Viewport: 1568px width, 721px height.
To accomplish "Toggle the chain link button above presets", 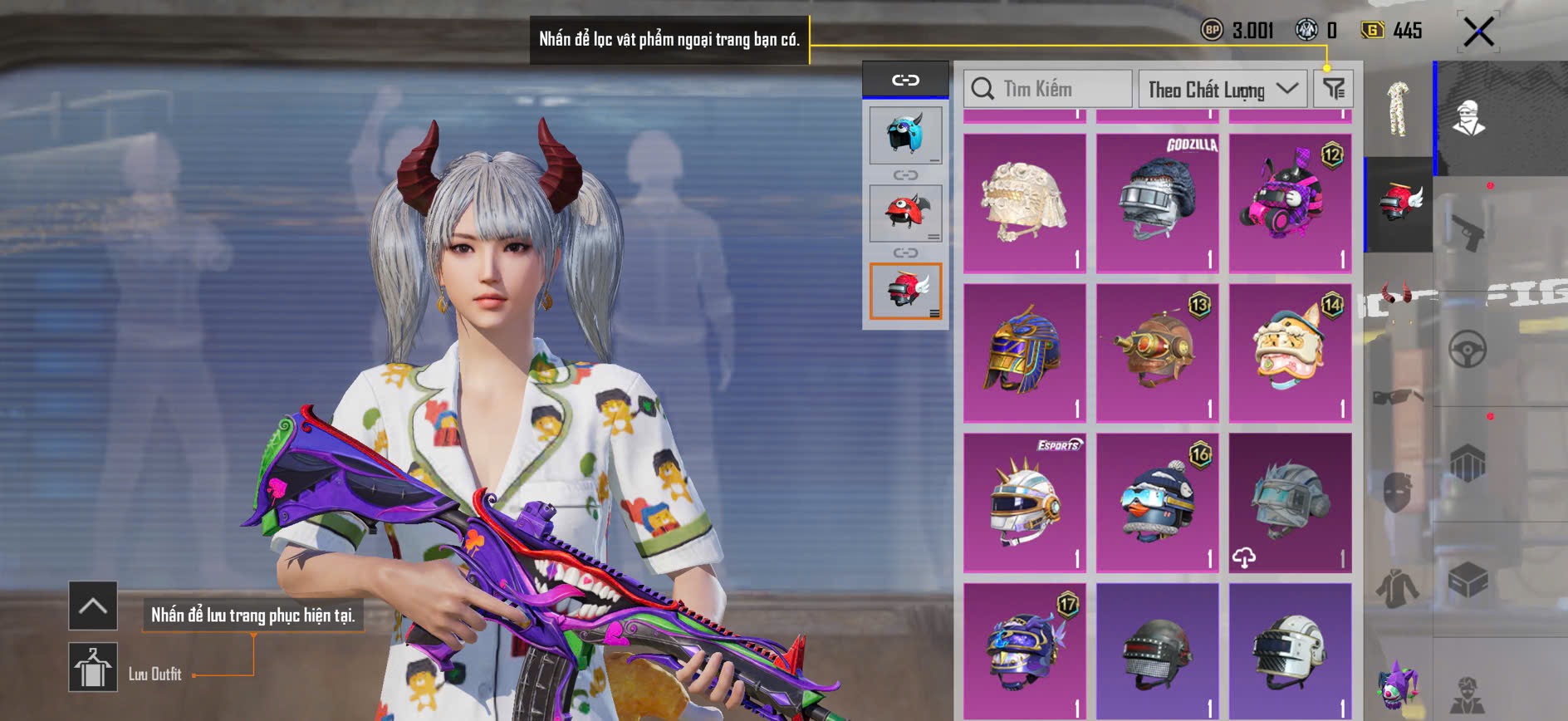I will pyautogui.click(x=905, y=80).
